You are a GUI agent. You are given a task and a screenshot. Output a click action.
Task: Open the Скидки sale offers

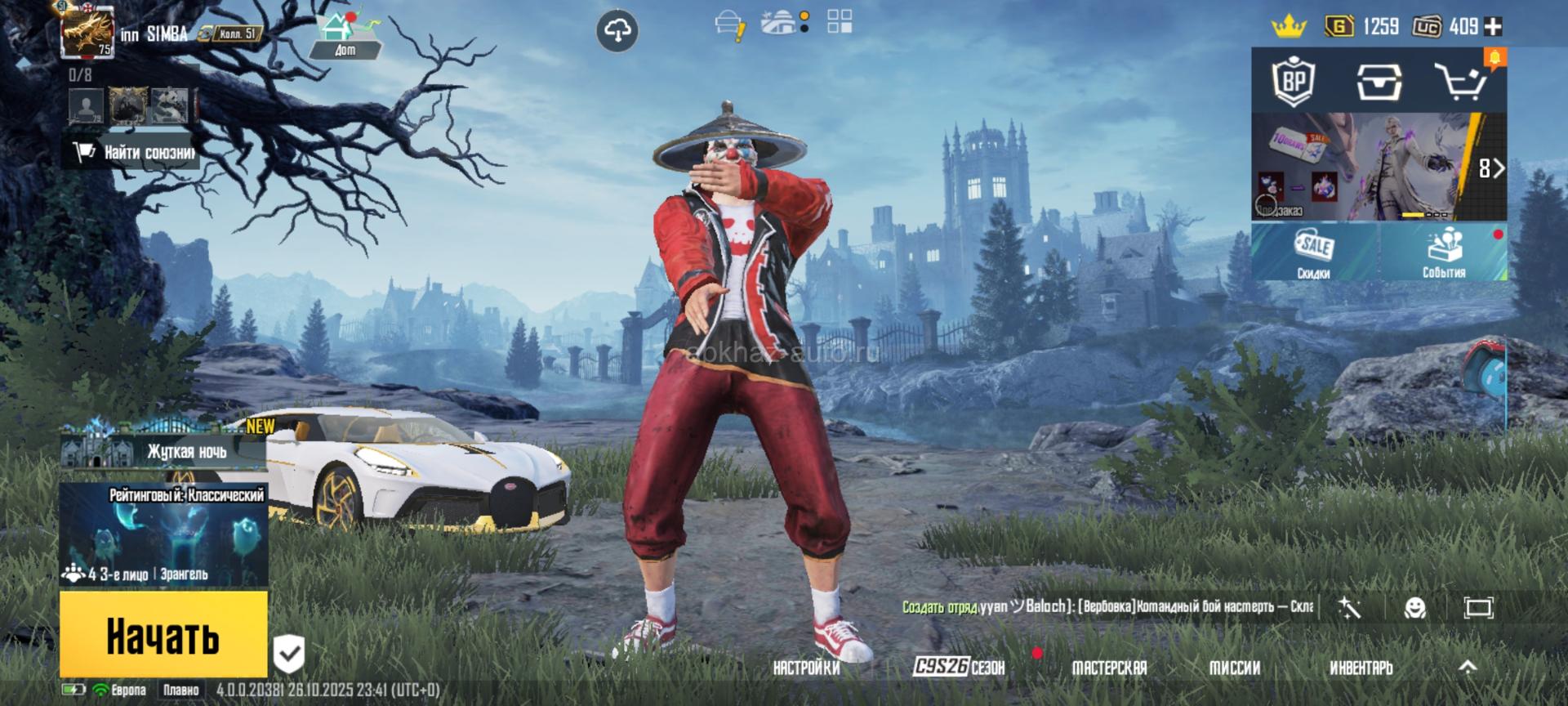click(x=1314, y=253)
